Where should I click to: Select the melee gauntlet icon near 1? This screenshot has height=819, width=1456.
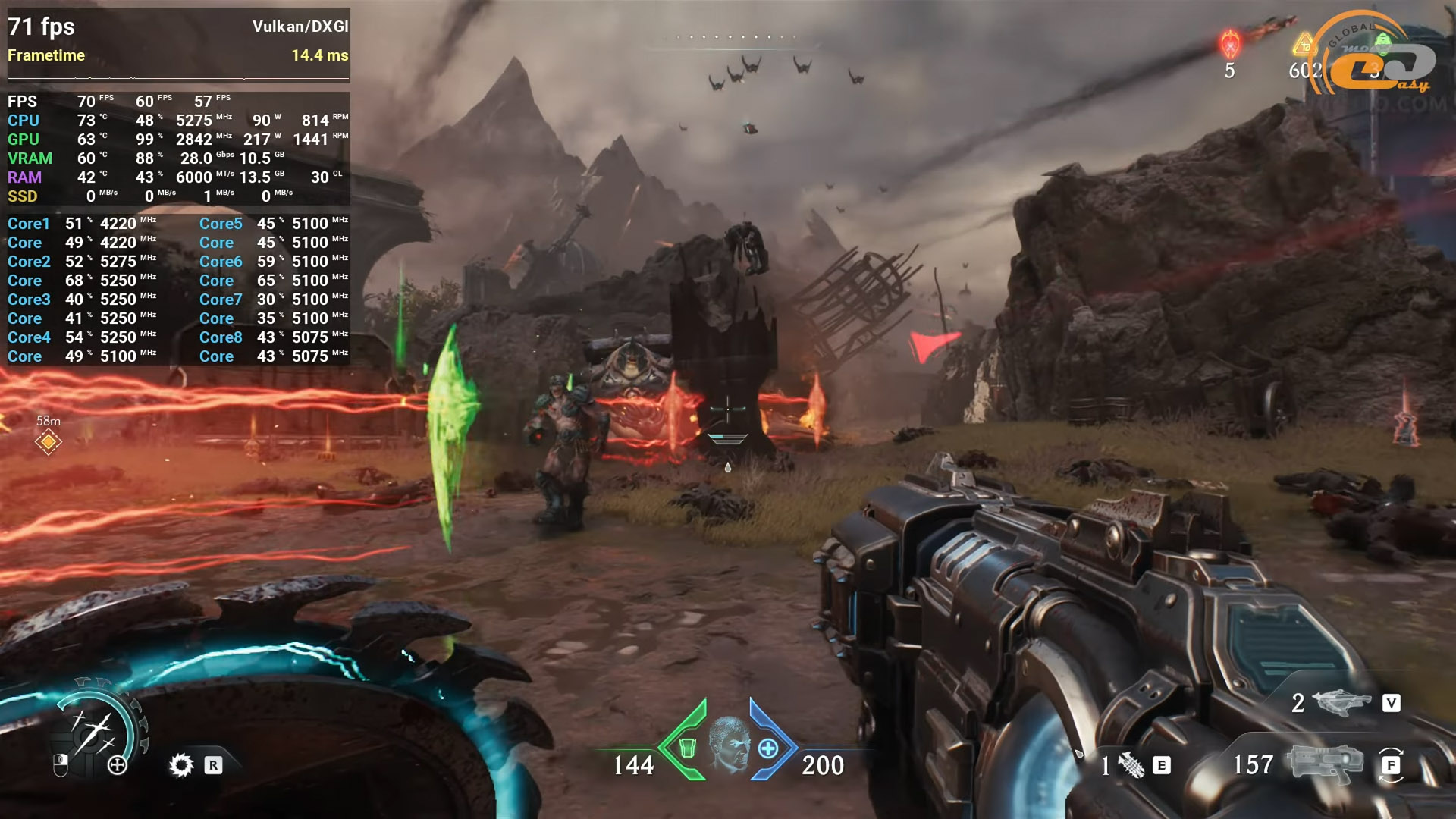click(x=1132, y=765)
